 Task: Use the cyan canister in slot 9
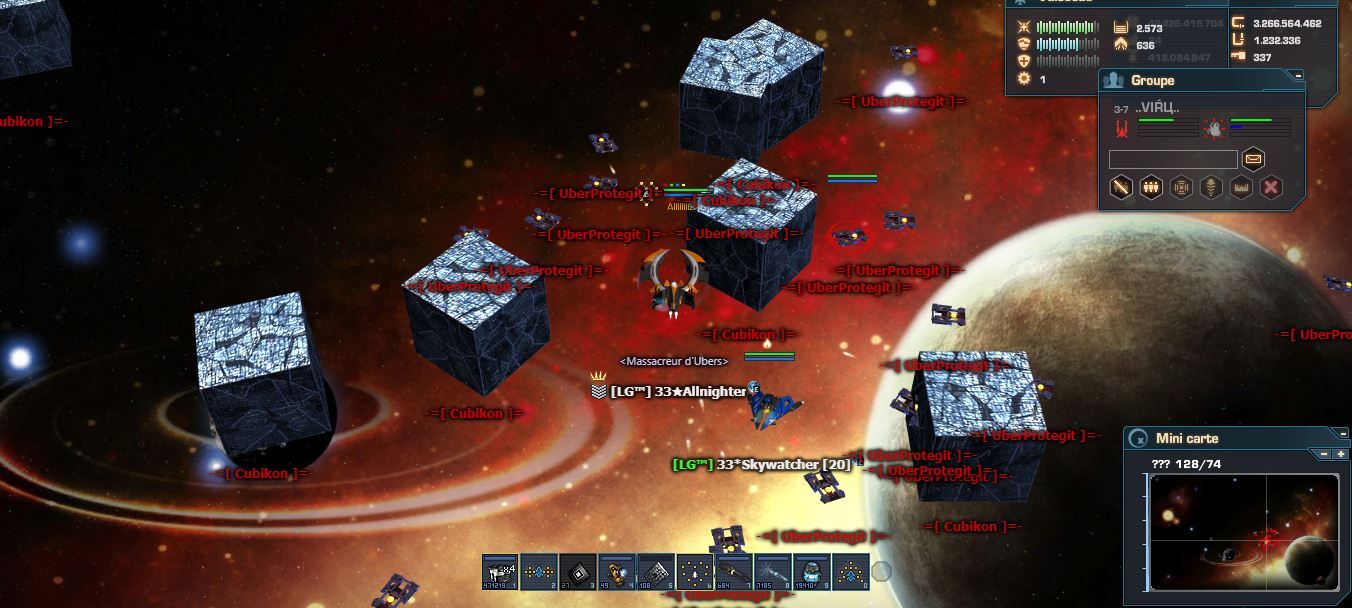pyautogui.click(x=812, y=572)
